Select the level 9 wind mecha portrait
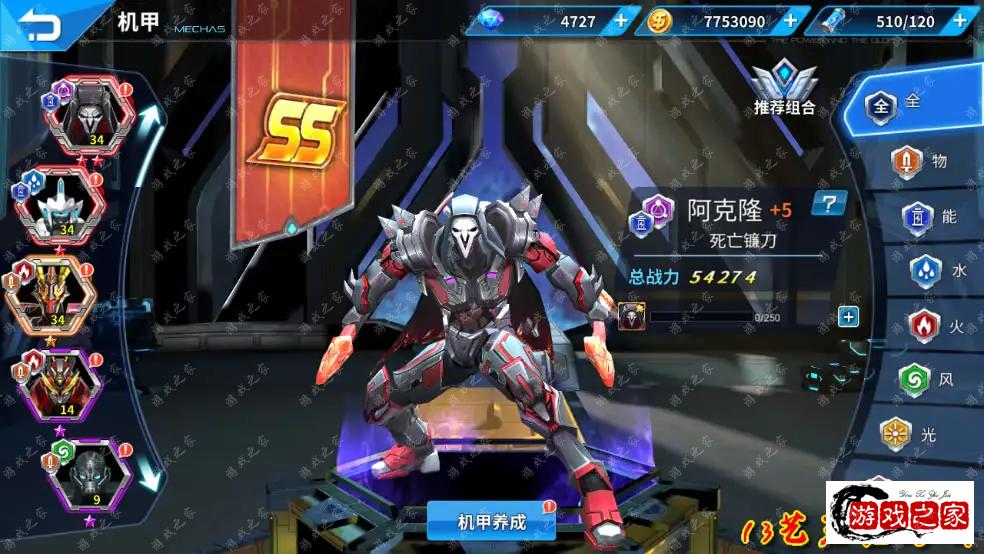Viewport: 984px width, 554px height. coord(90,471)
